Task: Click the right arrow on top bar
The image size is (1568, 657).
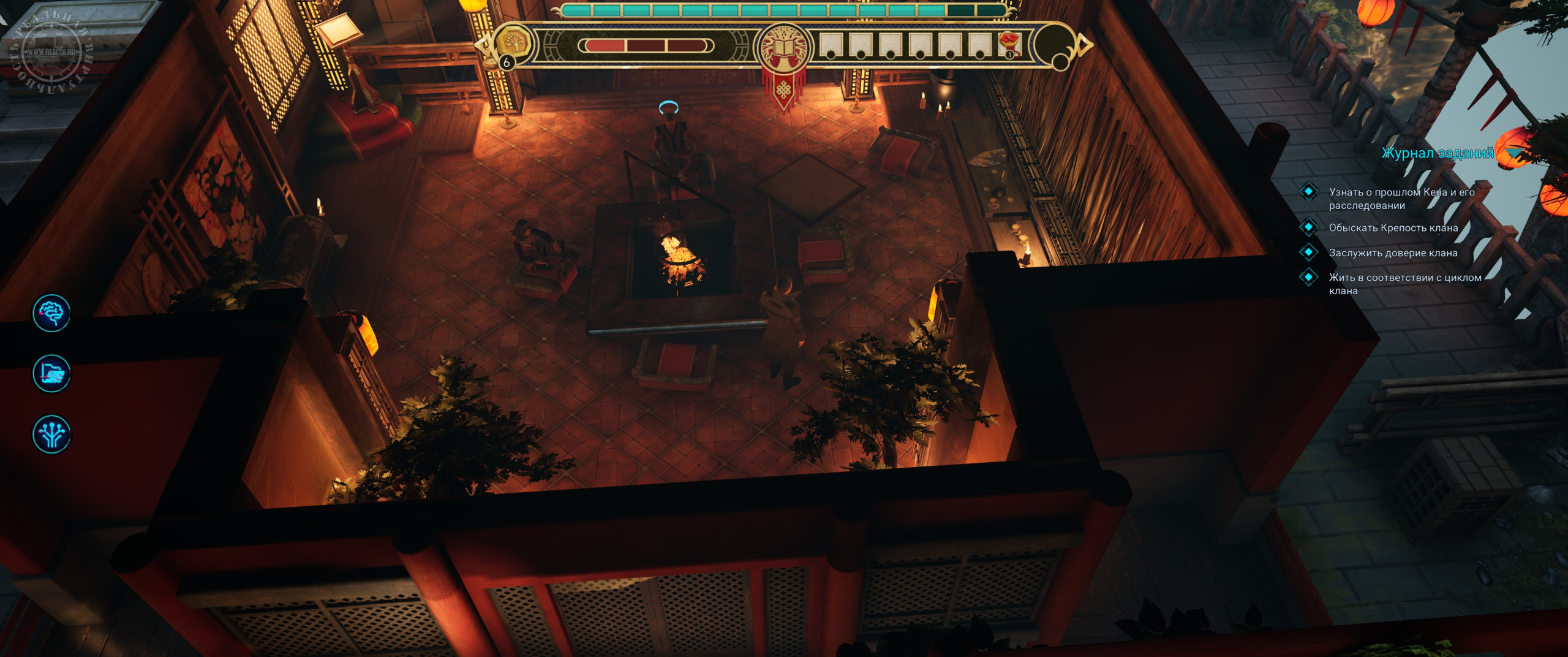Action: [x=1084, y=44]
